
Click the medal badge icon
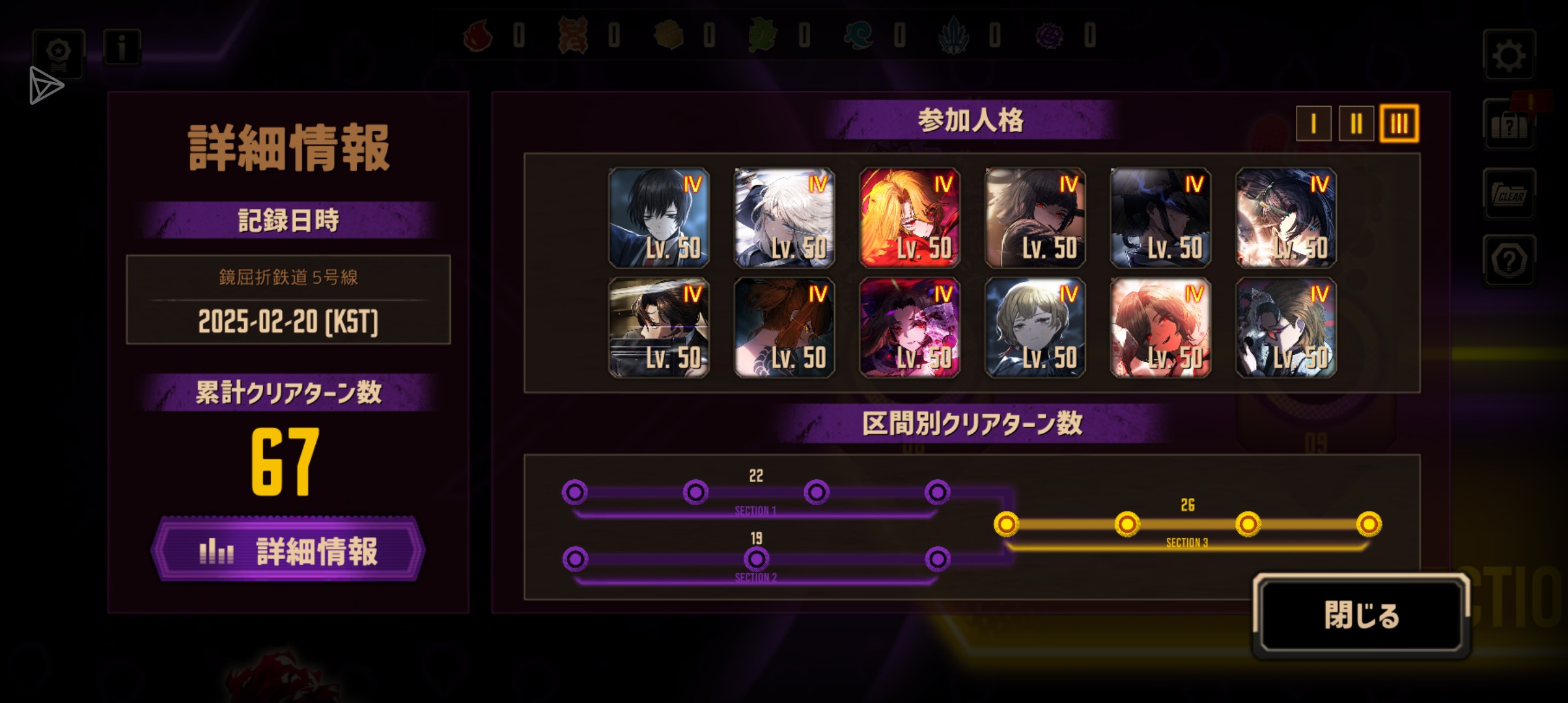59,52
